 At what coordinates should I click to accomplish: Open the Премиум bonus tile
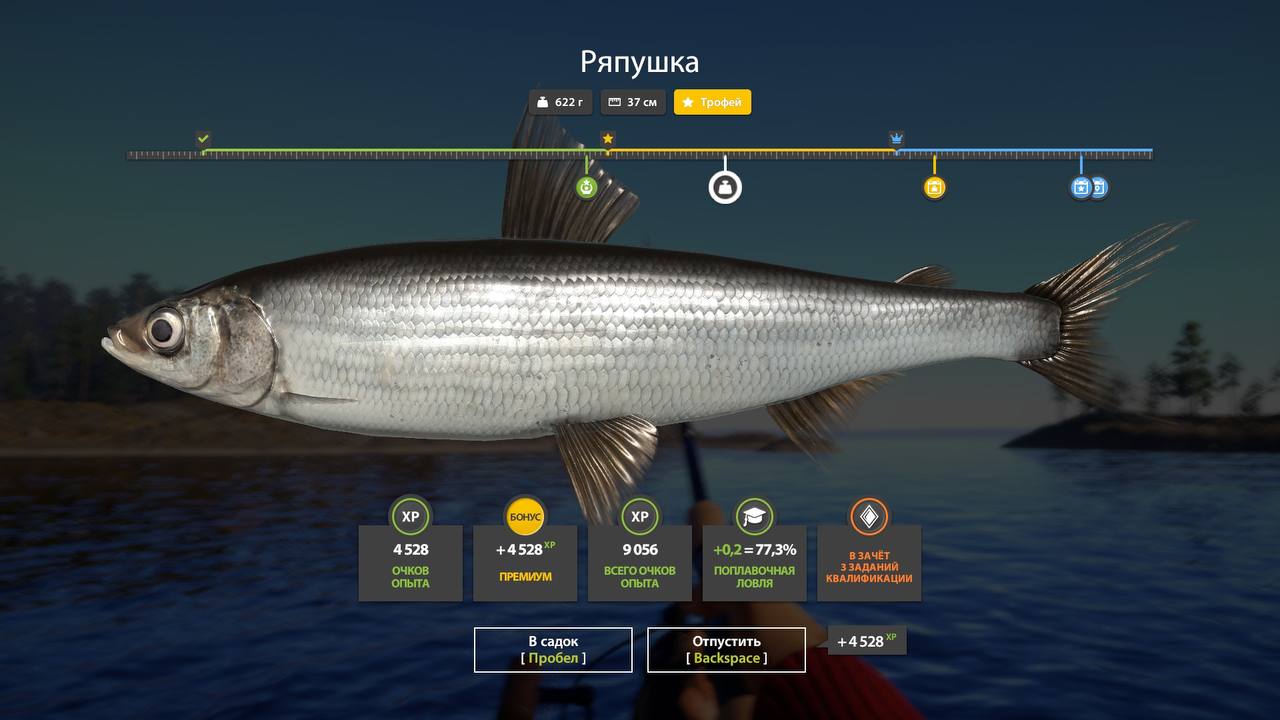[x=525, y=562]
